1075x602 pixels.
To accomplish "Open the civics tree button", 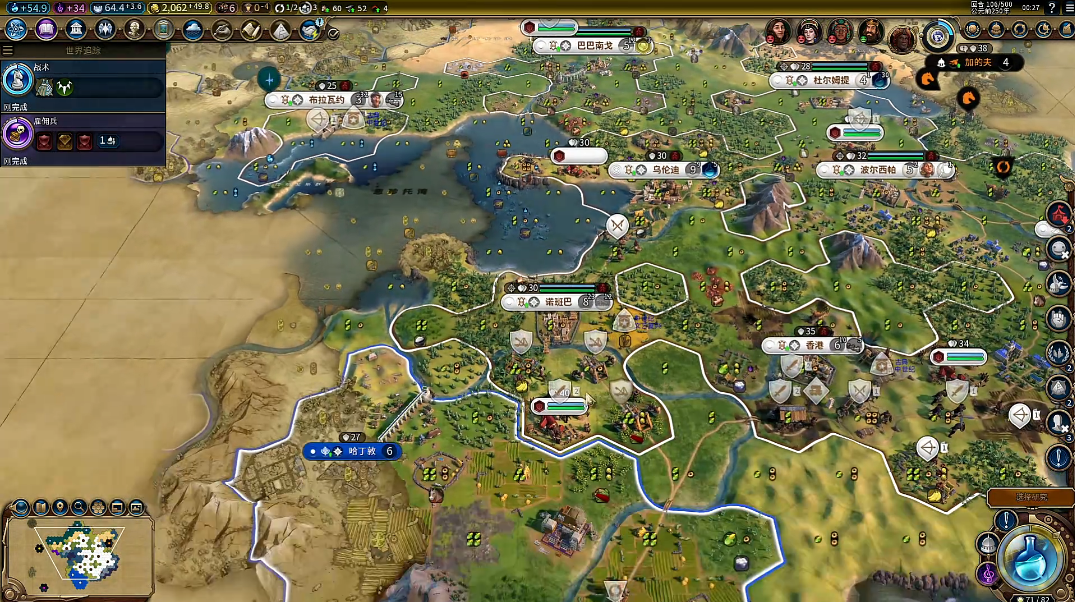I will pos(46,29).
